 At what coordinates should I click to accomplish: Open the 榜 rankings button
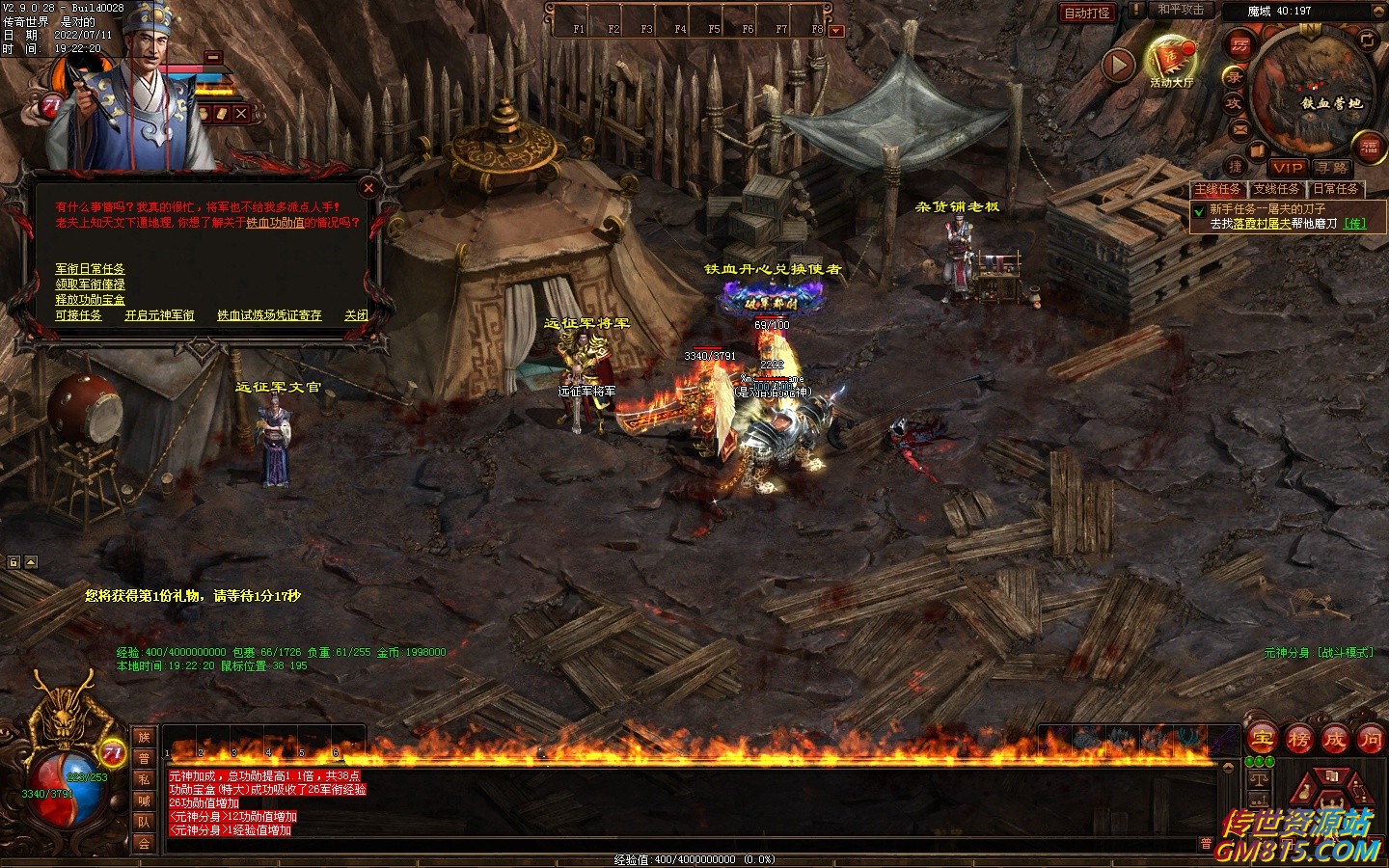click(1298, 740)
